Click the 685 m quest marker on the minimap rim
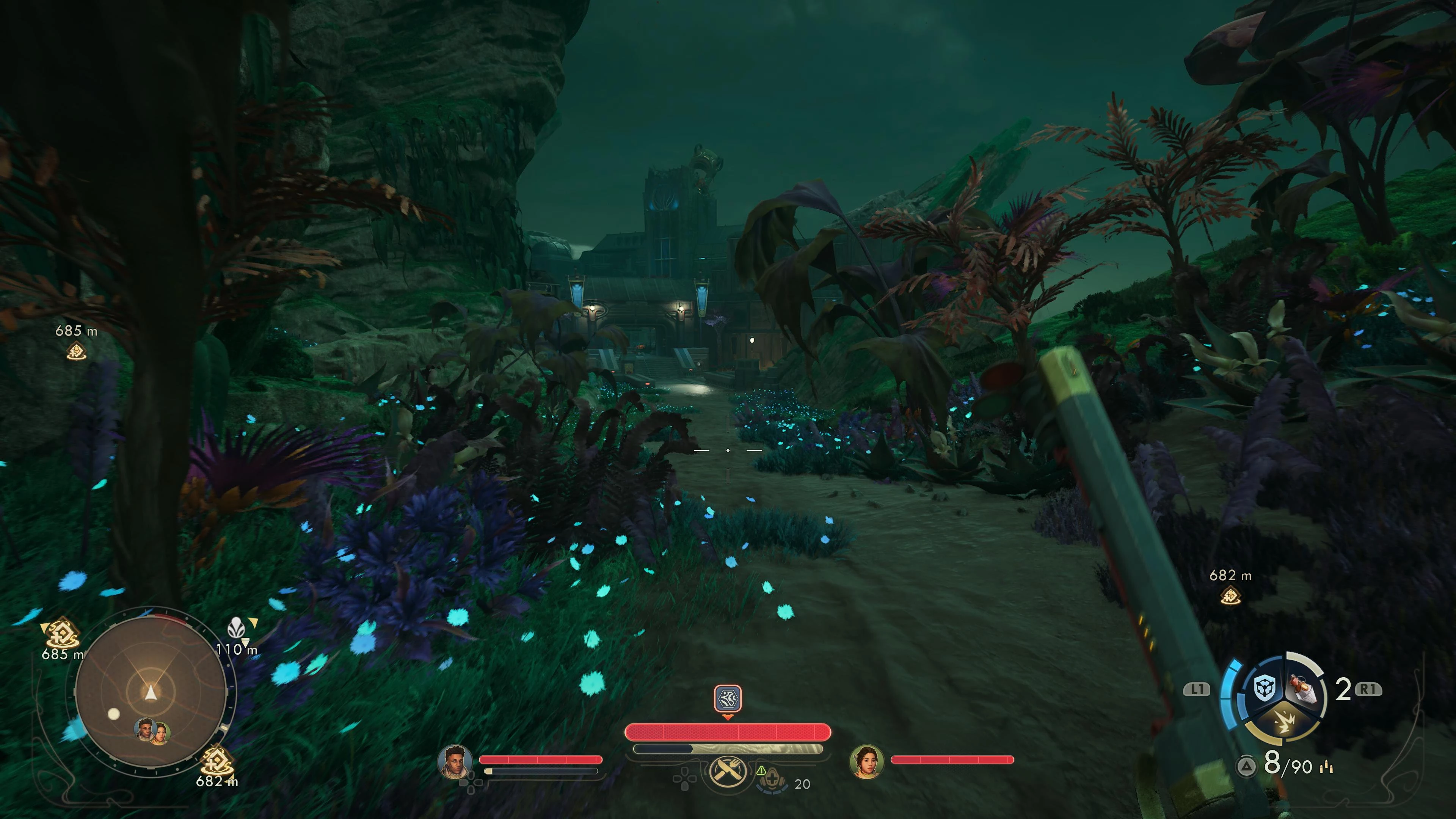 [61, 633]
